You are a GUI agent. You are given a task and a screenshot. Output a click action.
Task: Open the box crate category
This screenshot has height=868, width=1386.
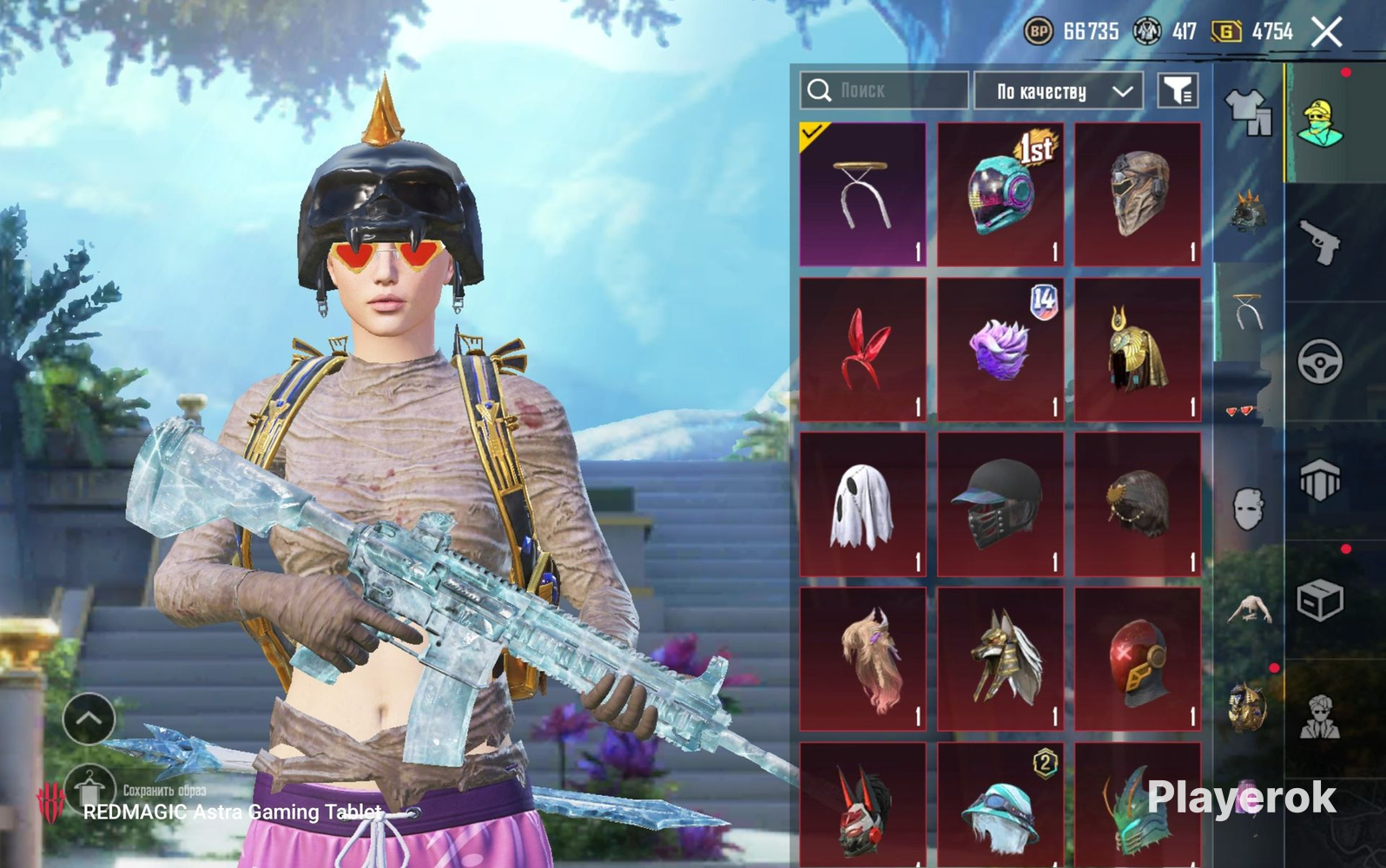coord(1320,600)
